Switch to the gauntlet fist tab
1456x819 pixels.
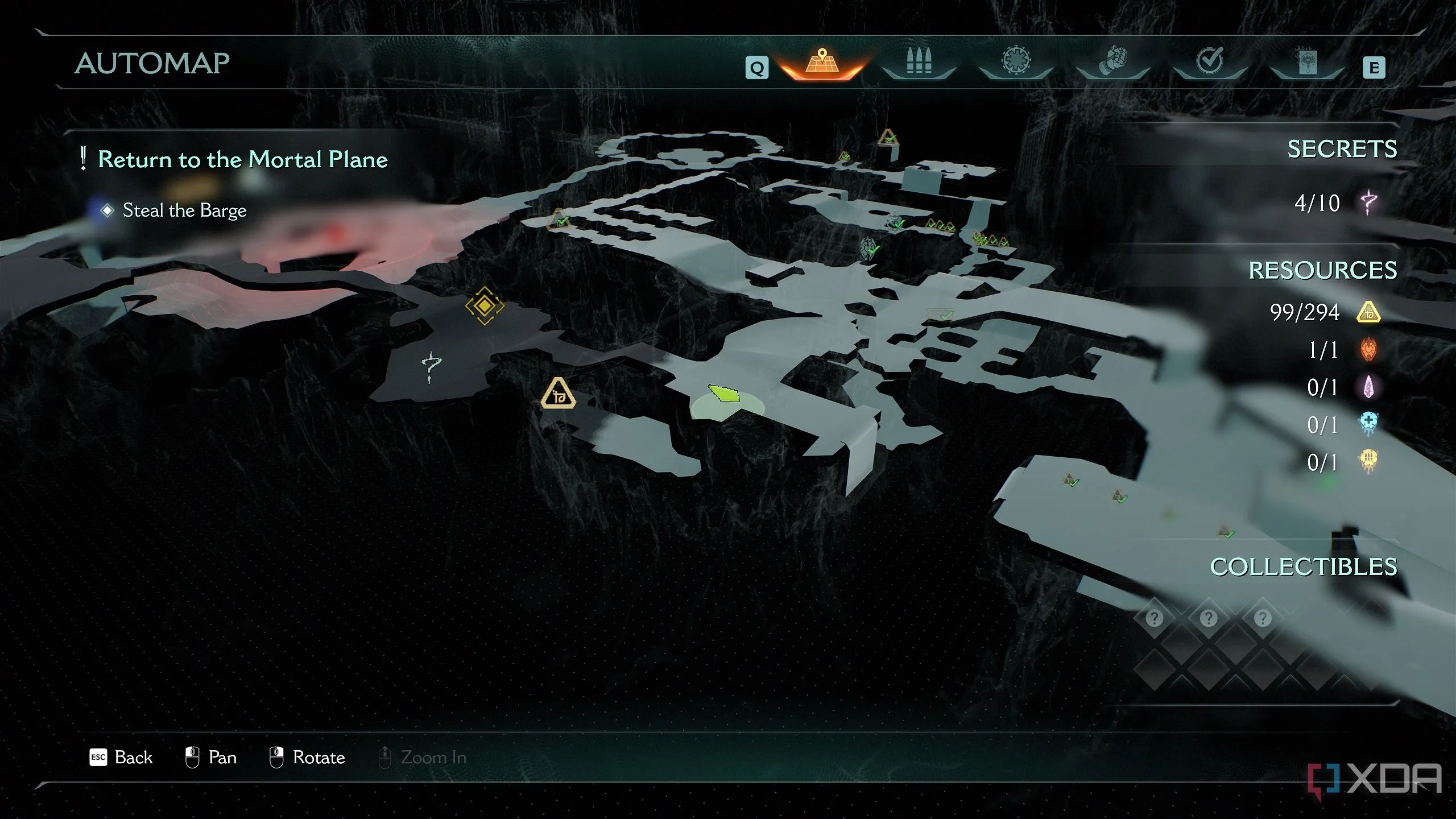[1113, 61]
